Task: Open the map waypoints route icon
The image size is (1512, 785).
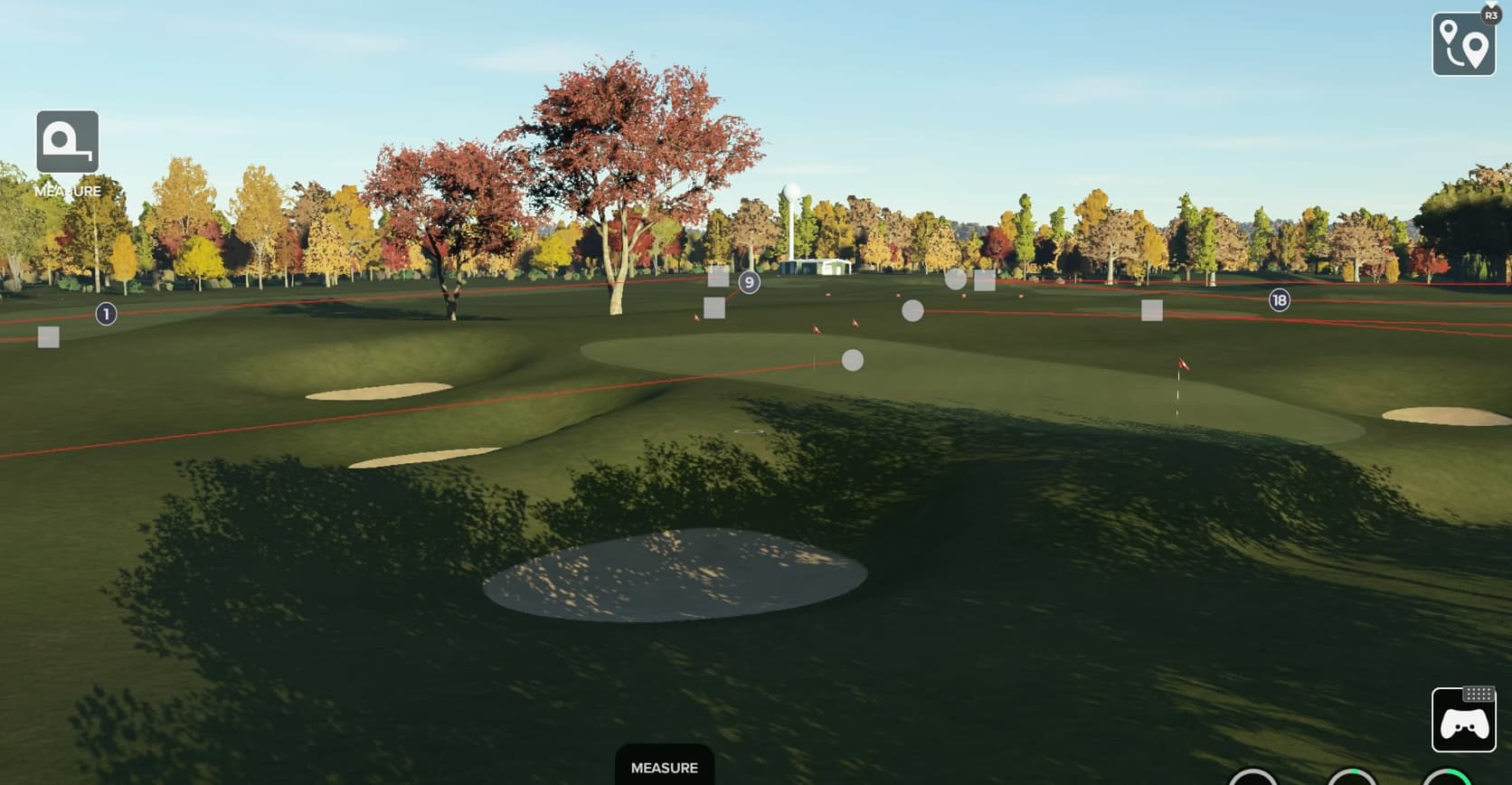Action: click(x=1463, y=43)
